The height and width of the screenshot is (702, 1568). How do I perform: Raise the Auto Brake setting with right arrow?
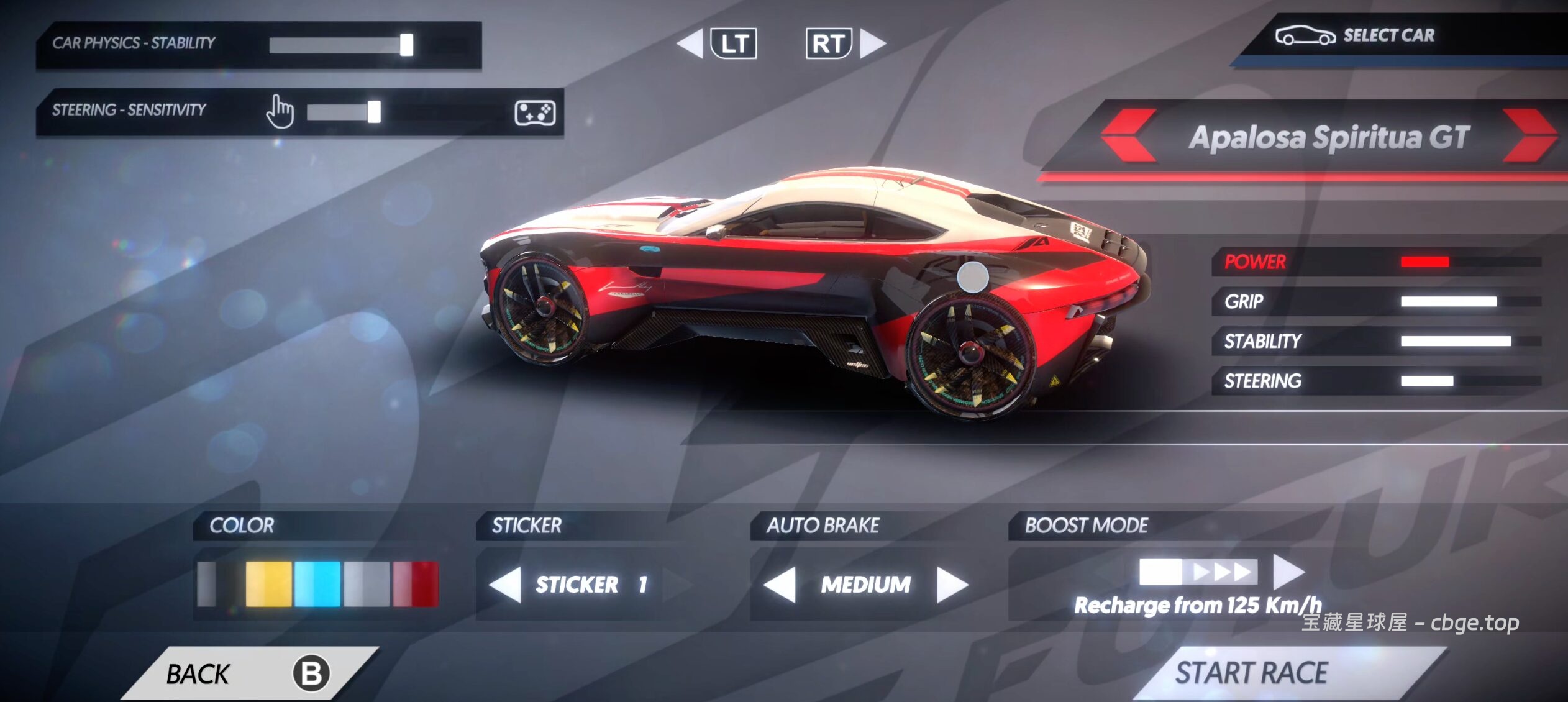(x=951, y=585)
